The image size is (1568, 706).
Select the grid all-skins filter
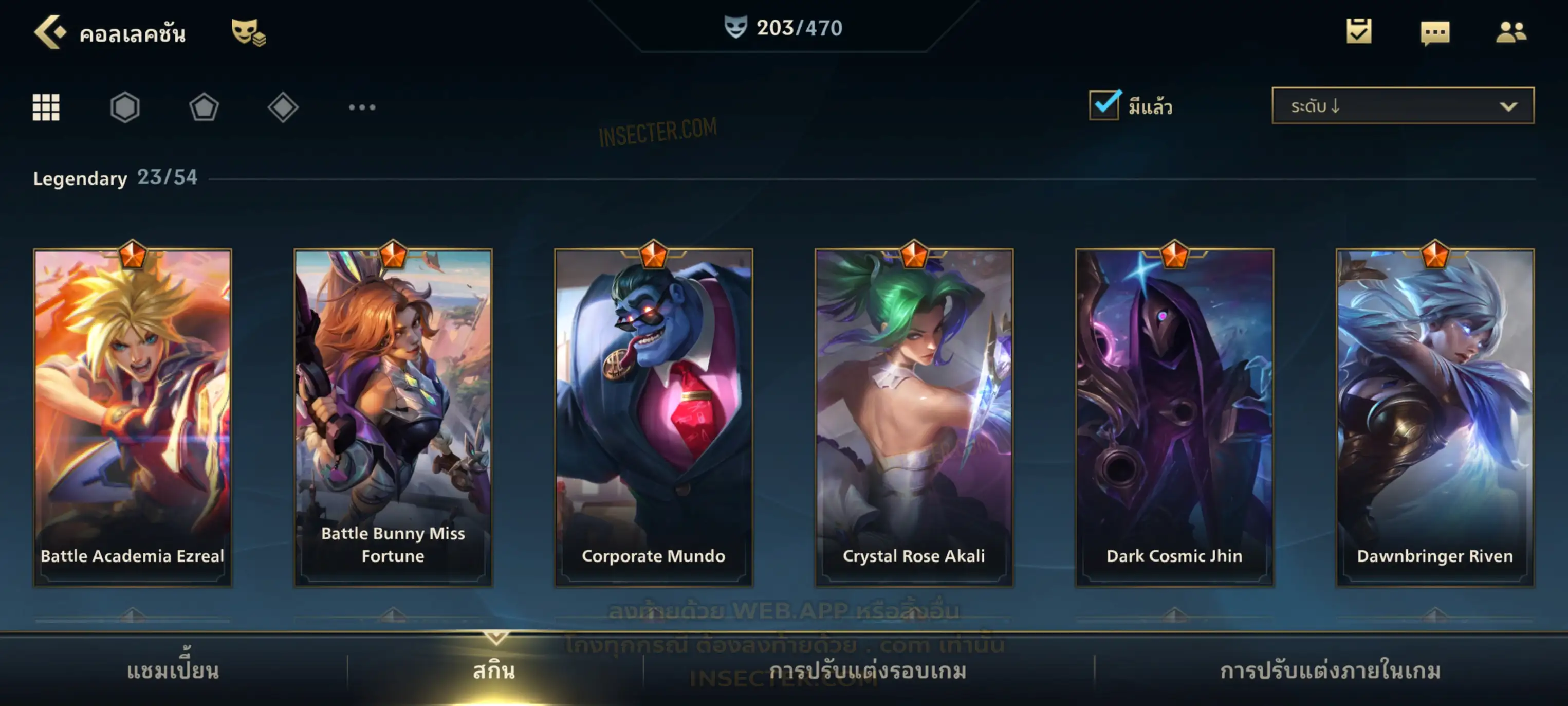[x=46, y=107]
